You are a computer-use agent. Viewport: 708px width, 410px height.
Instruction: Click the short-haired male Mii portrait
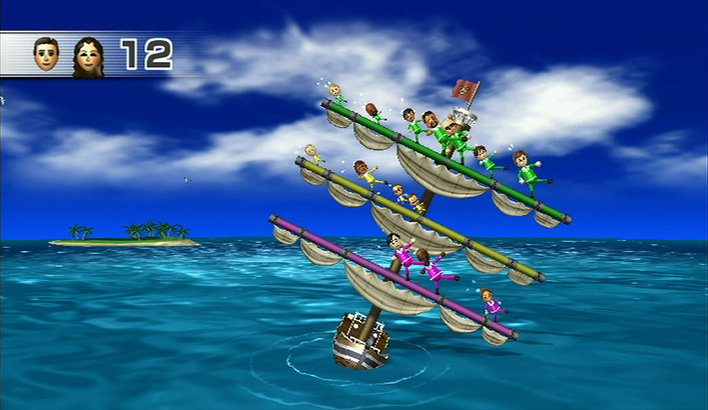[x=47, y=54]
